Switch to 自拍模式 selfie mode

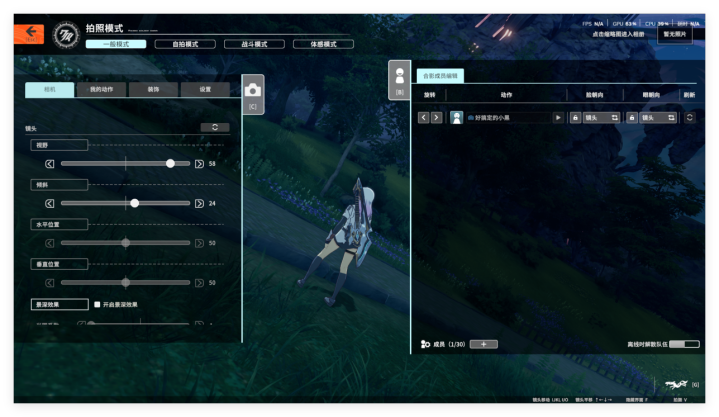(x=185, y=44)
